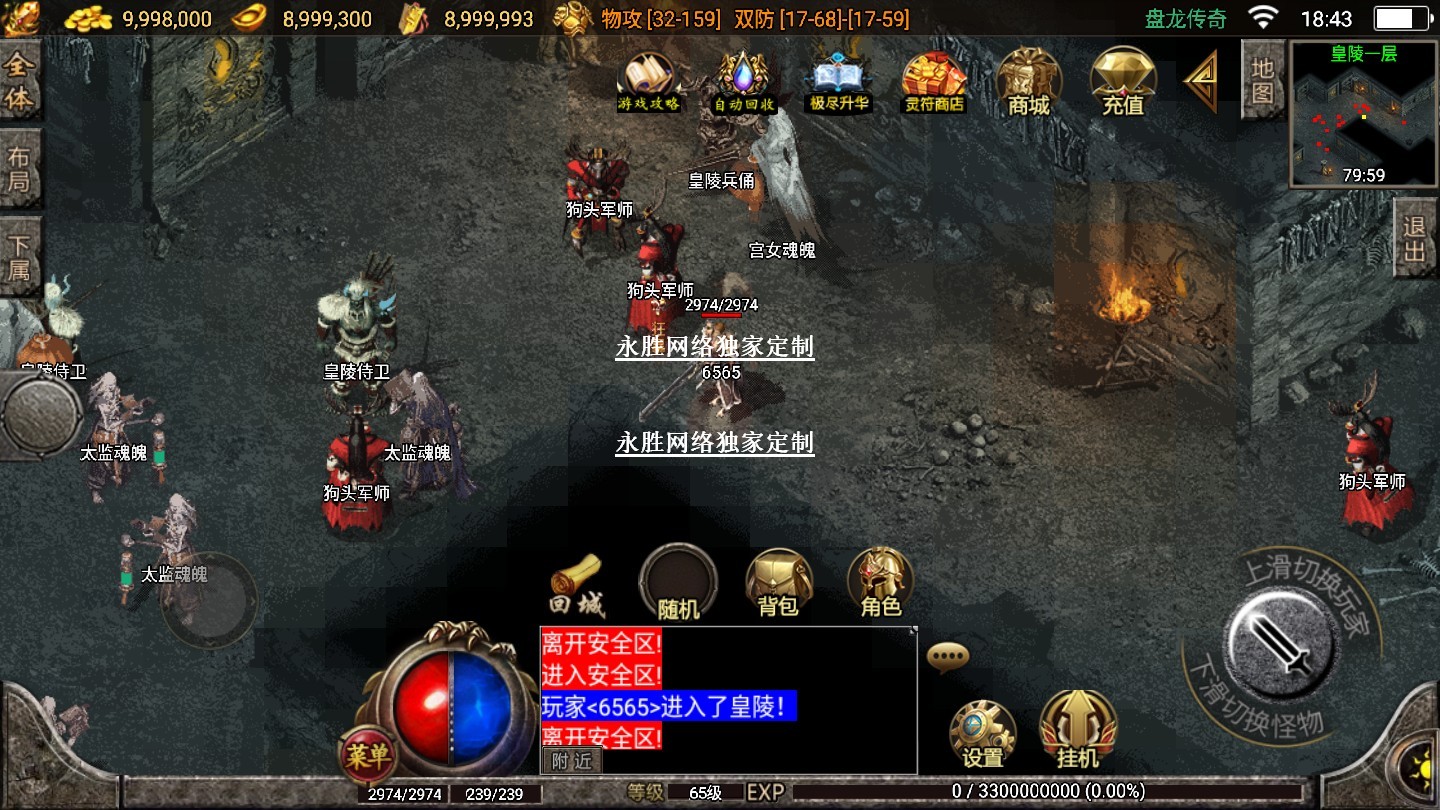Open the 地图 map button
The height and width of the screenshot is (810, 1440).
1263,81
